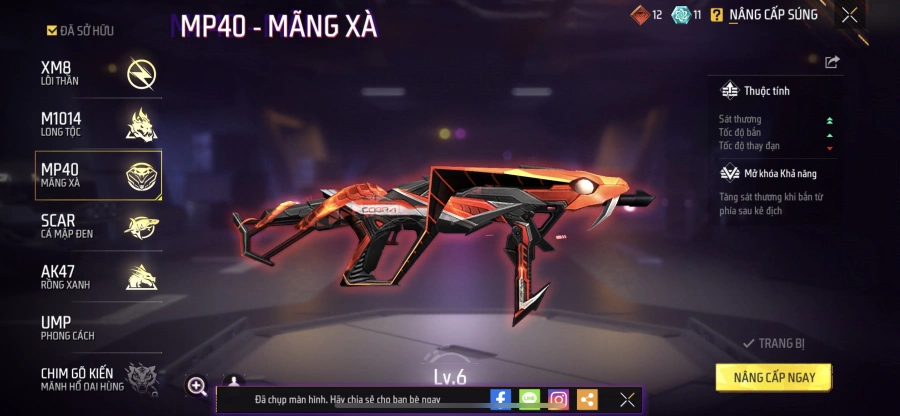Select the UMP Phong Cách weapon
The height and width of the screenshot is (416, 900).
coord(98,328)
